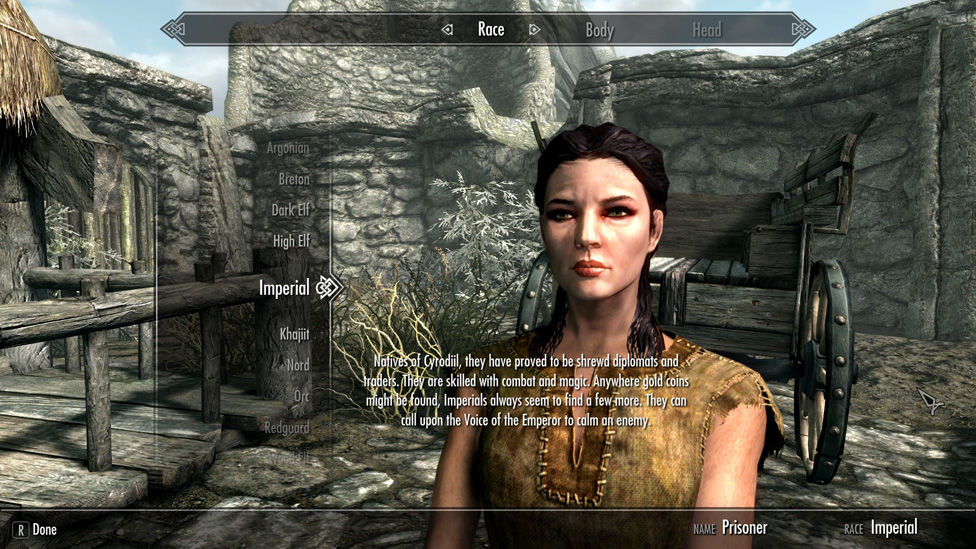Screen dimensions: 976x549
Task: Select the Dark Elf race
Action: coord(290,210)
